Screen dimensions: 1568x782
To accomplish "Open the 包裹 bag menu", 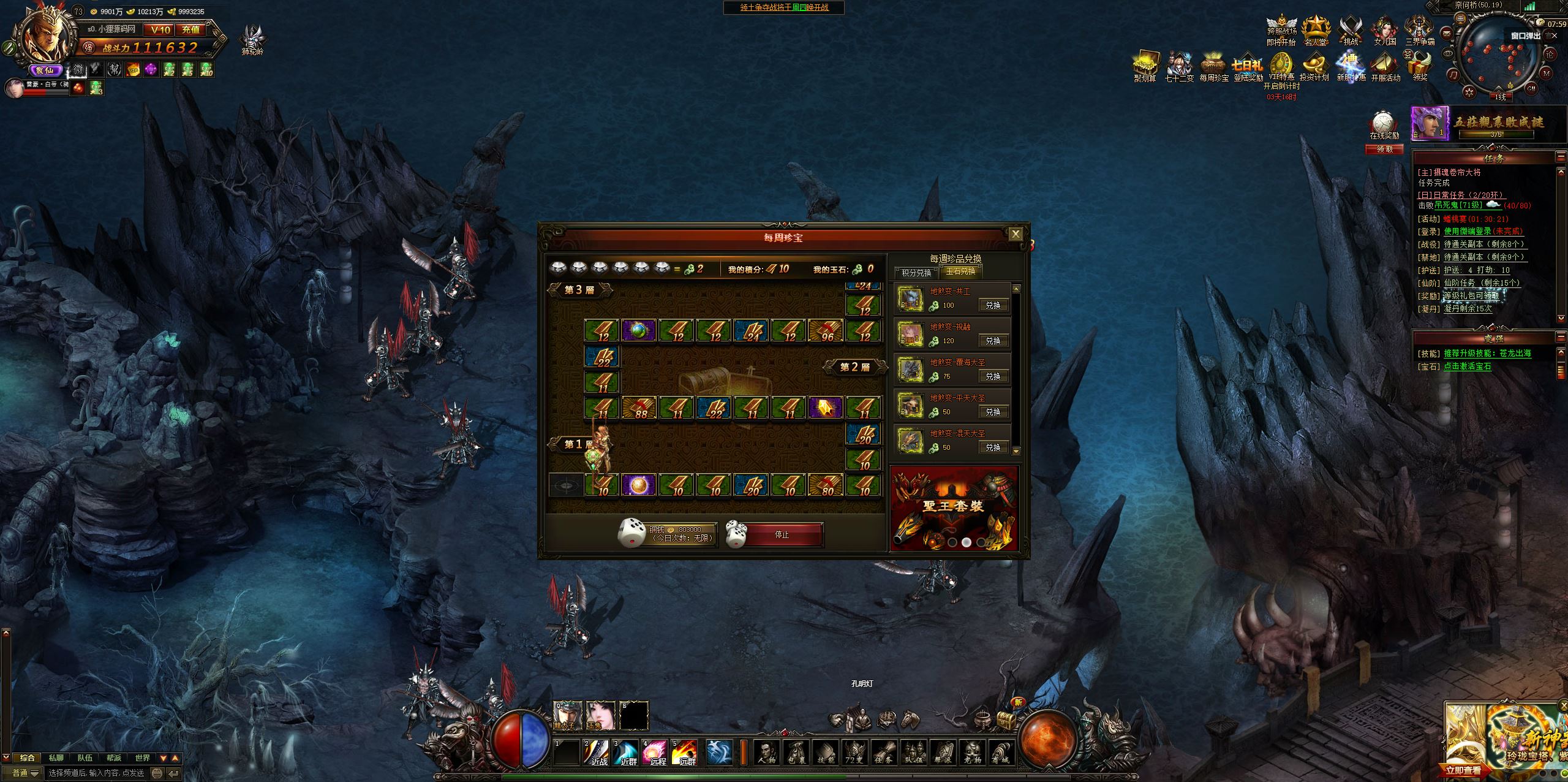I will [x=796, y=752].
